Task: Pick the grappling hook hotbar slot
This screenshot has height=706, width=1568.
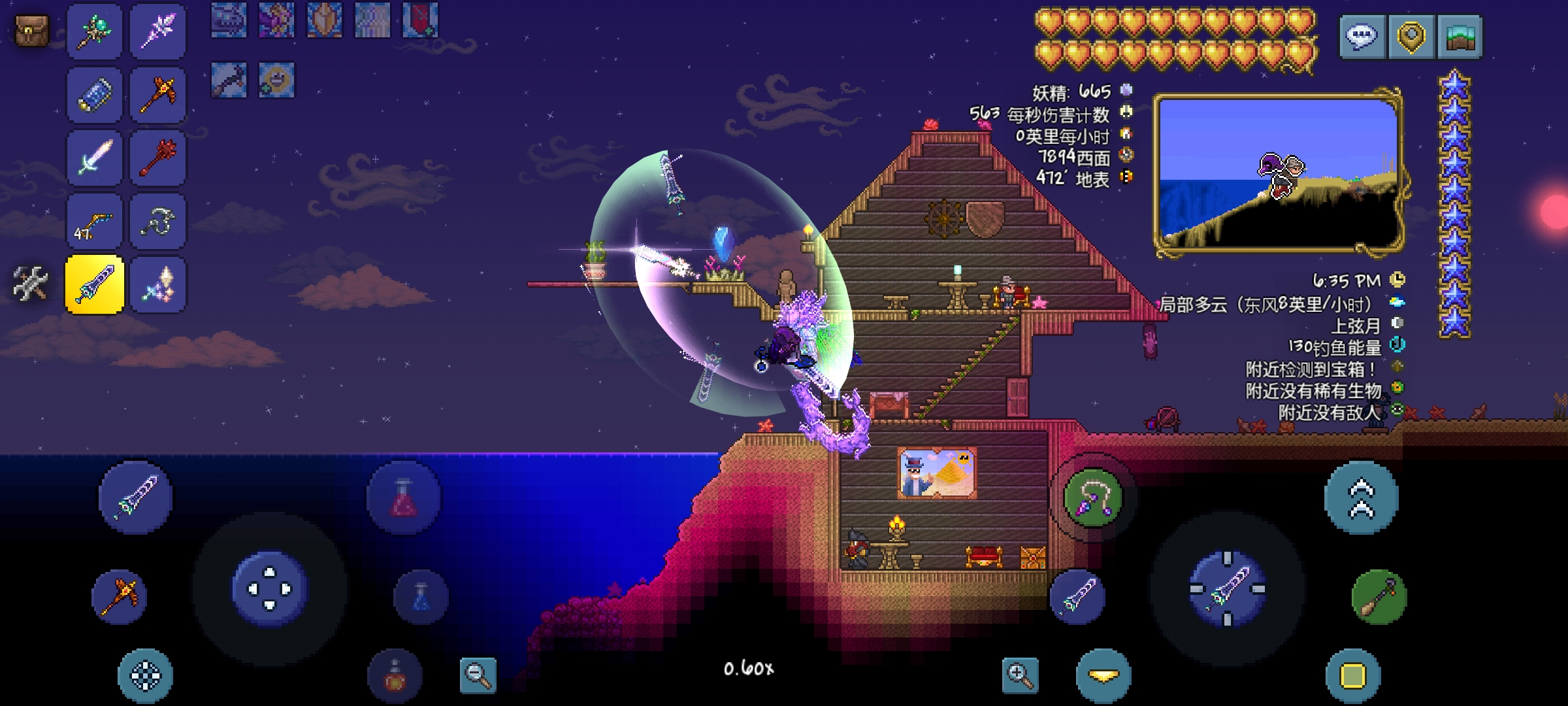Action: (157, 222)
